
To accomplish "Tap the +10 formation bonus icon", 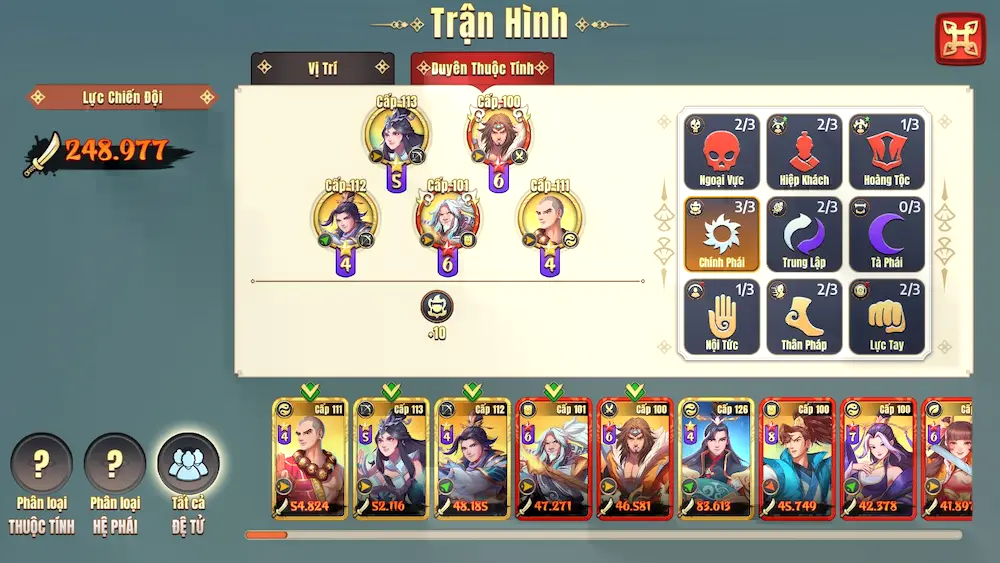I will [x=437, y=307].
